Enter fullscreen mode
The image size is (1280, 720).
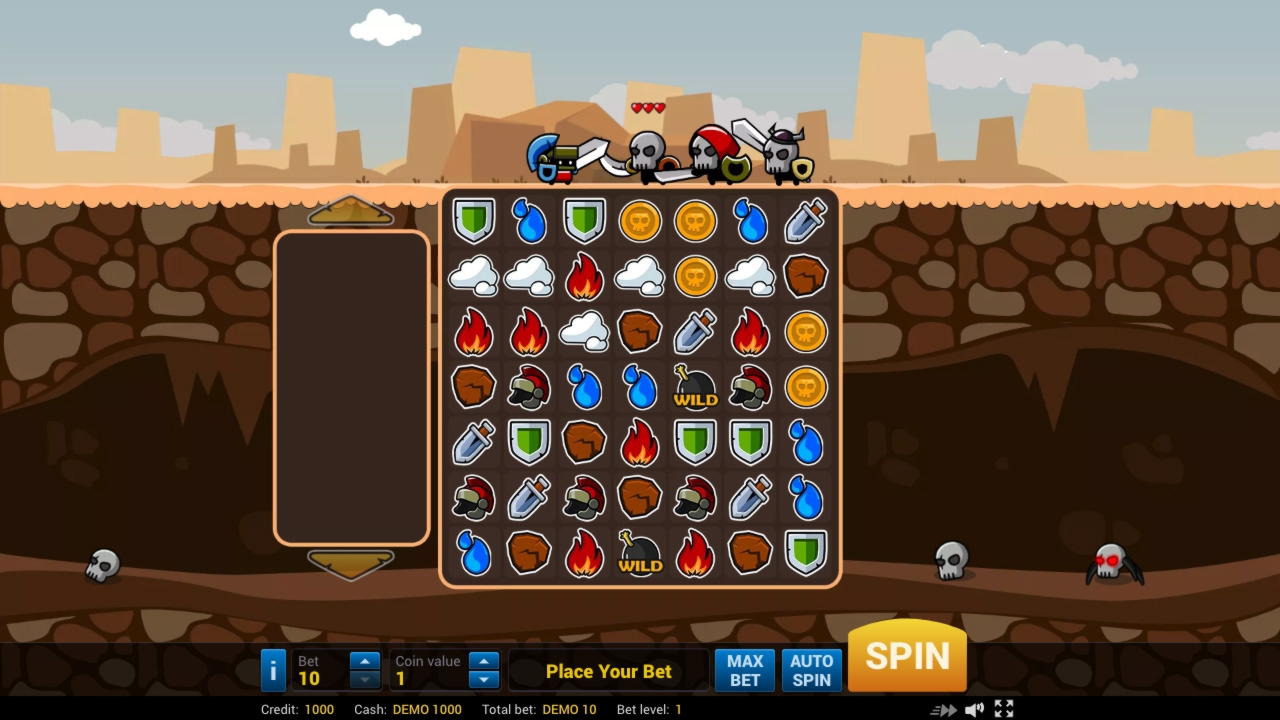[x=1004, y=710]
